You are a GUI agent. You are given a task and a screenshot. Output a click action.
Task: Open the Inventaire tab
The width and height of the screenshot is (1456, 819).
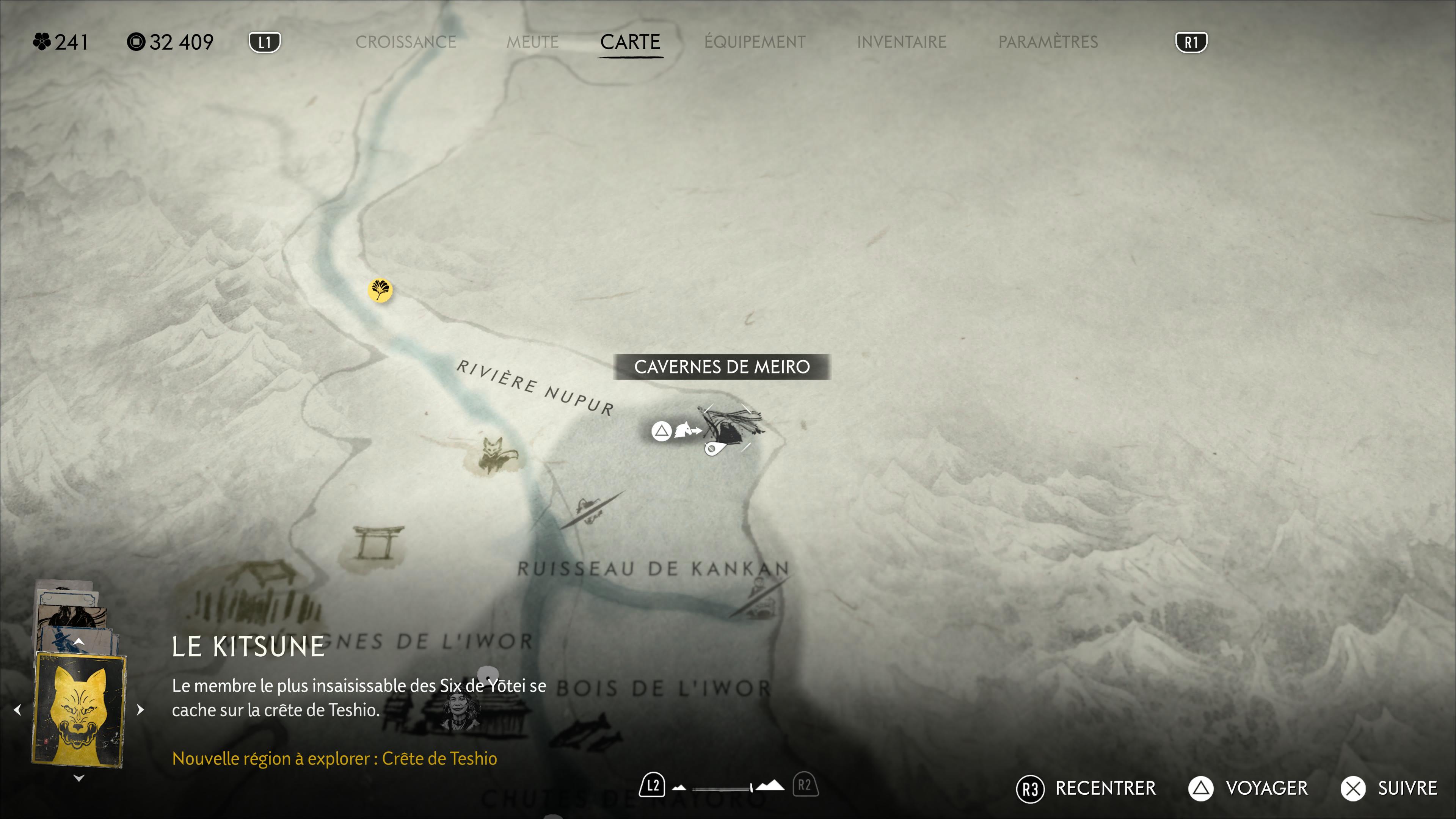[901, 42]
